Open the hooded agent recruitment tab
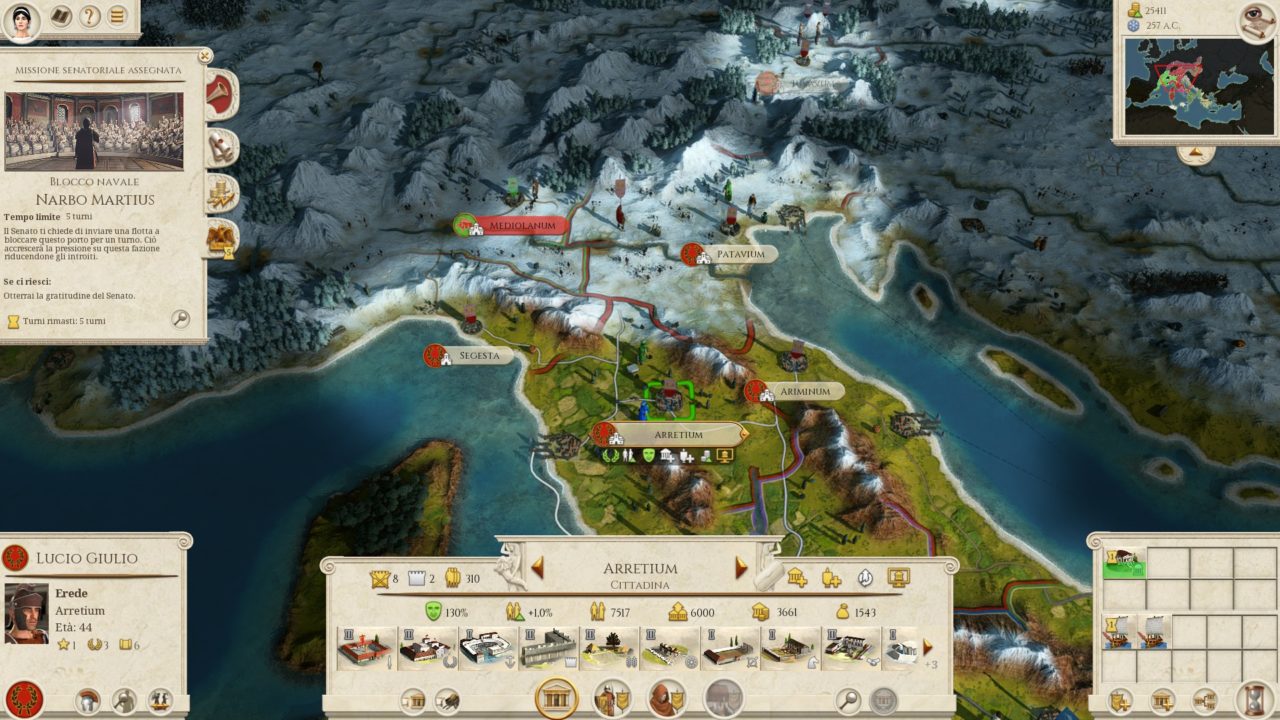1280x720 pixels. click(667, 697)
